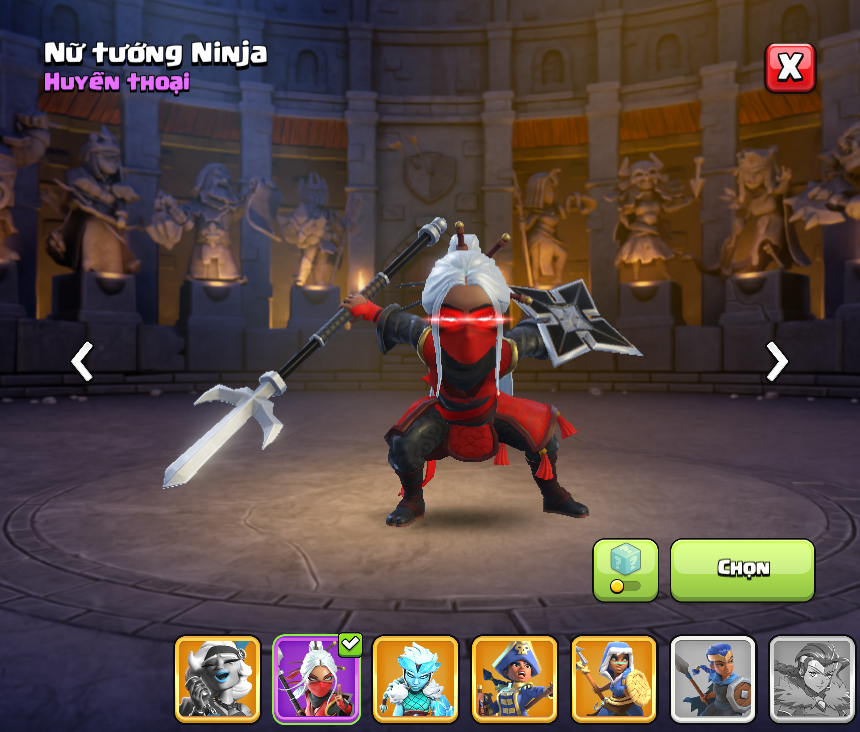Toggle the random skin cube button

click(x=625, y=569)
